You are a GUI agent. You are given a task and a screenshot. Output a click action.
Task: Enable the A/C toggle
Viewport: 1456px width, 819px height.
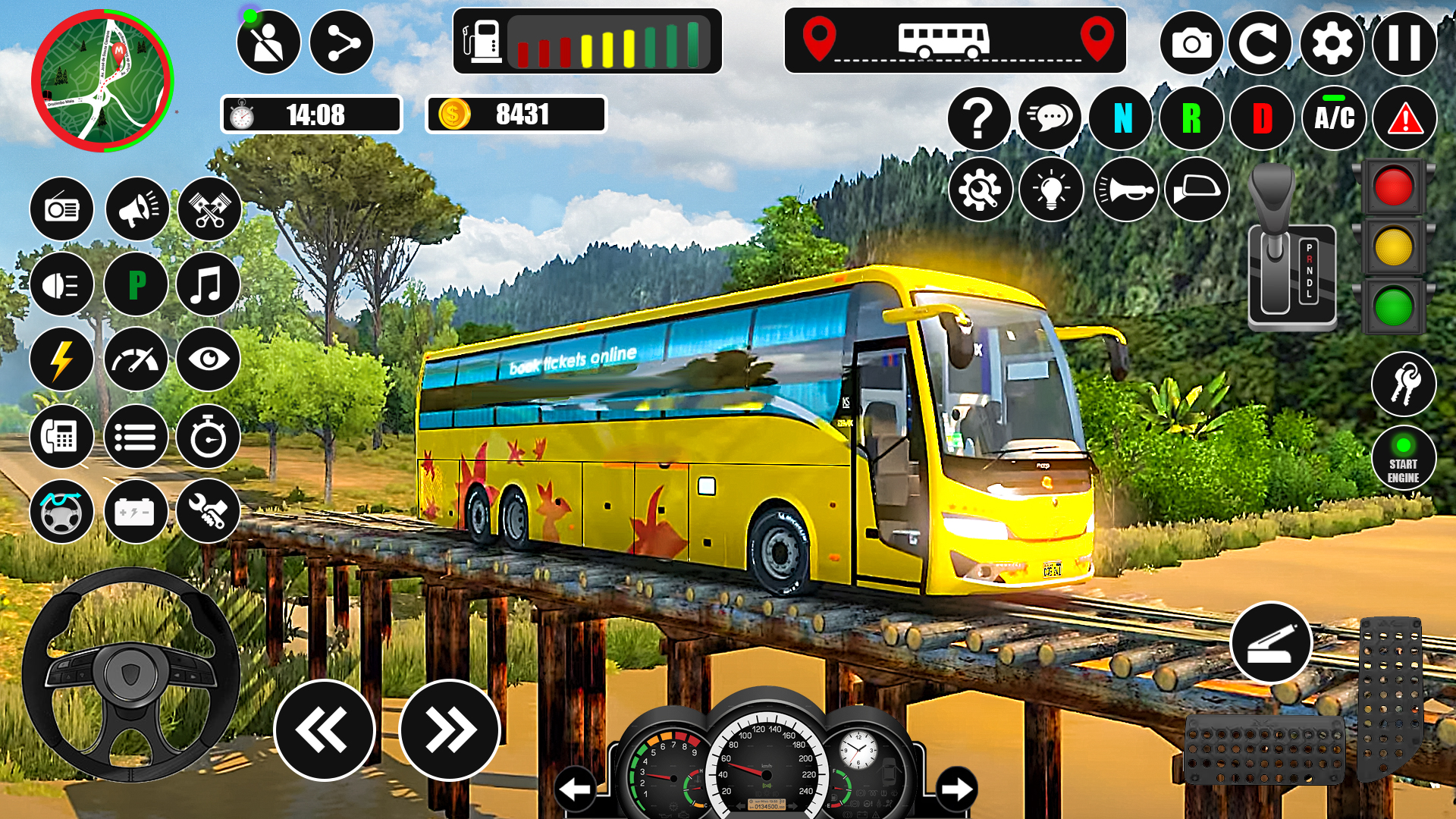(x=1333, y=118)
